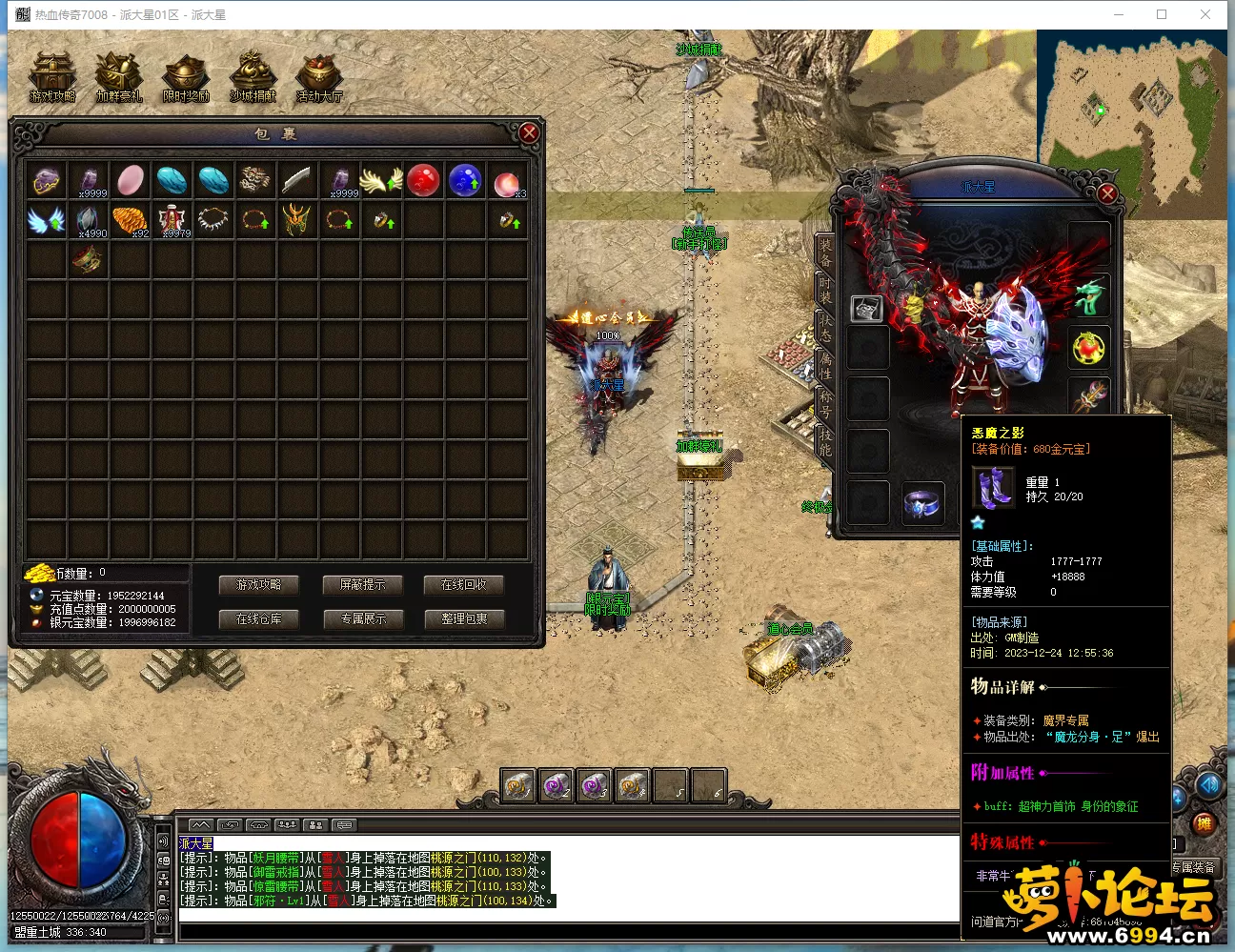
Task: Open the 活动大厅 event hall icon
Action: point(319,76)
